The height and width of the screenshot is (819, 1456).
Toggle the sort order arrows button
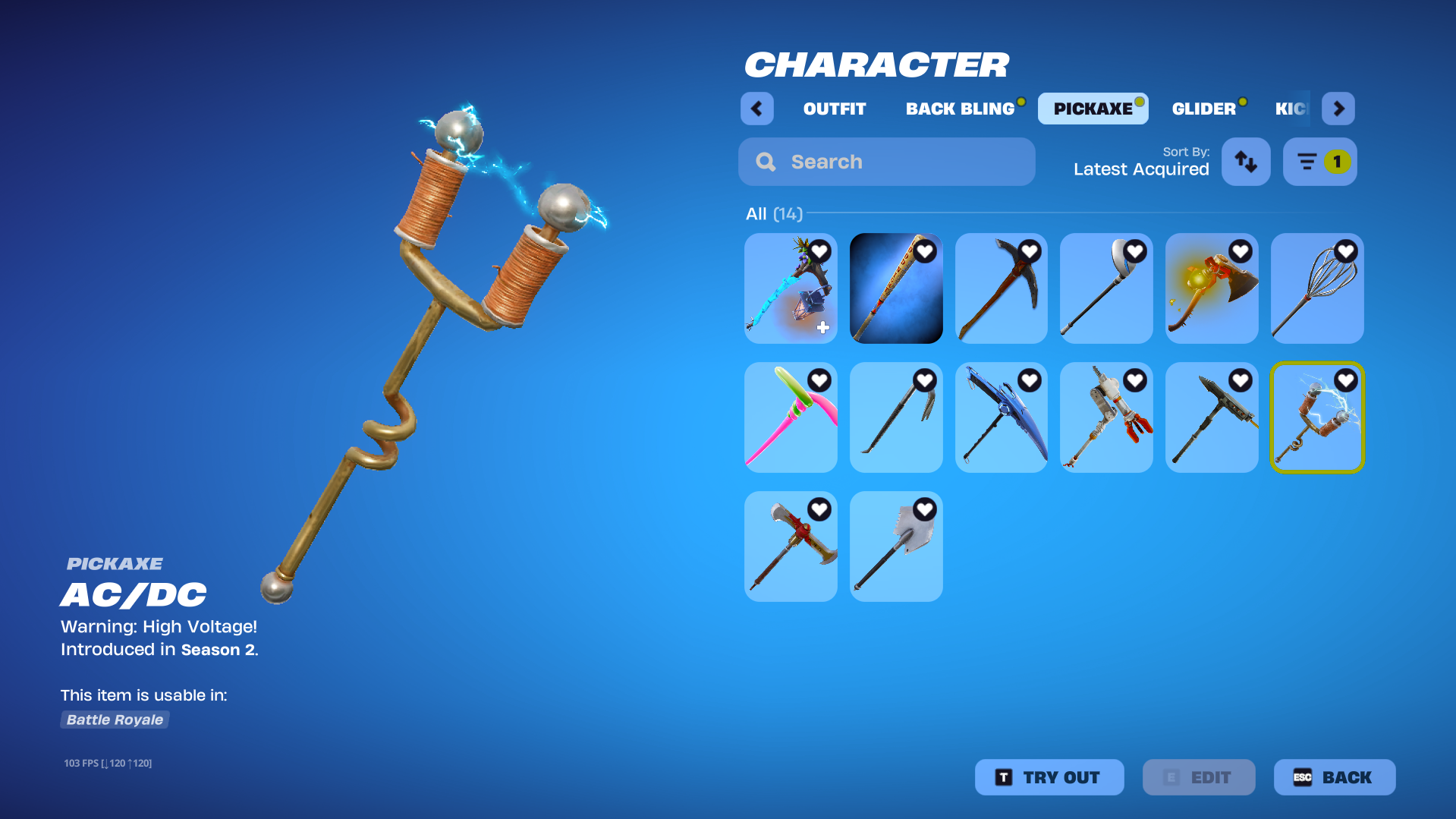[1246, 162]
